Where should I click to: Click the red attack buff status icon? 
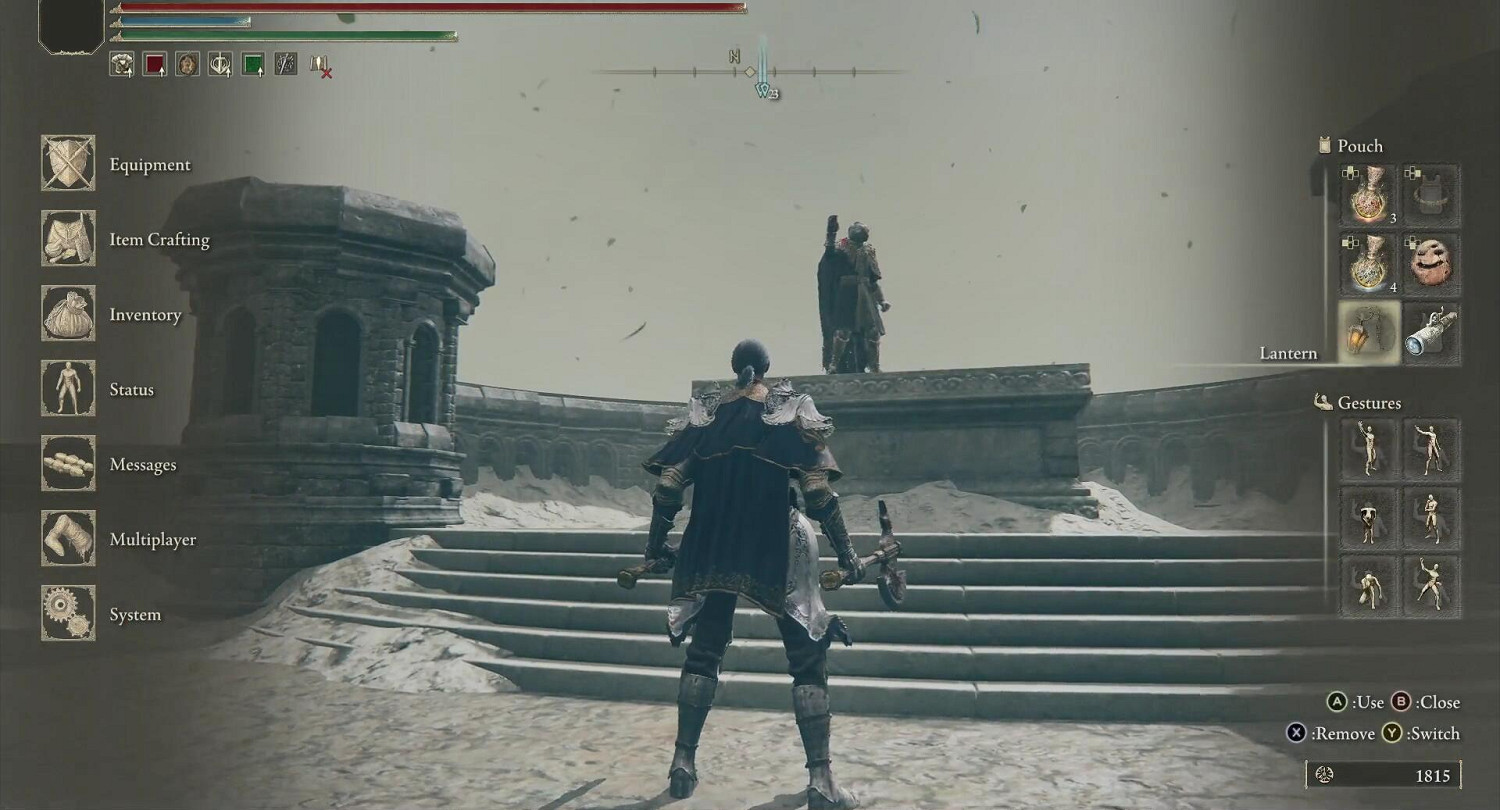(155, 63)
